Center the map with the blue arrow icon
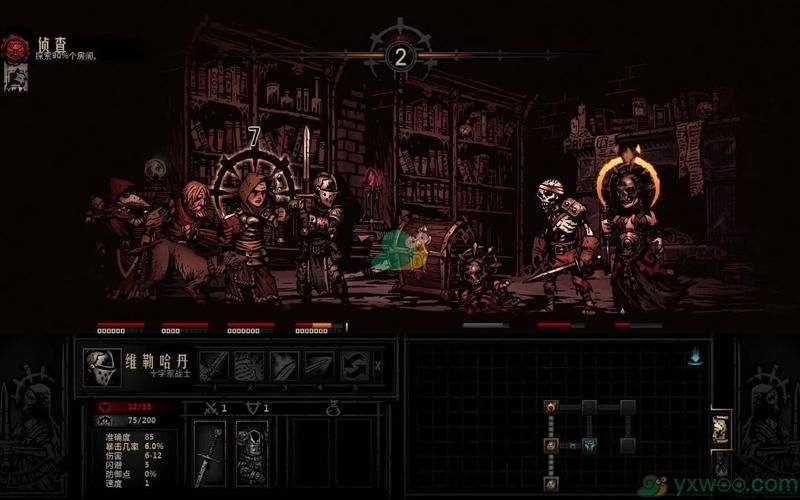This screenshot has width=800, height=500. 694,358
